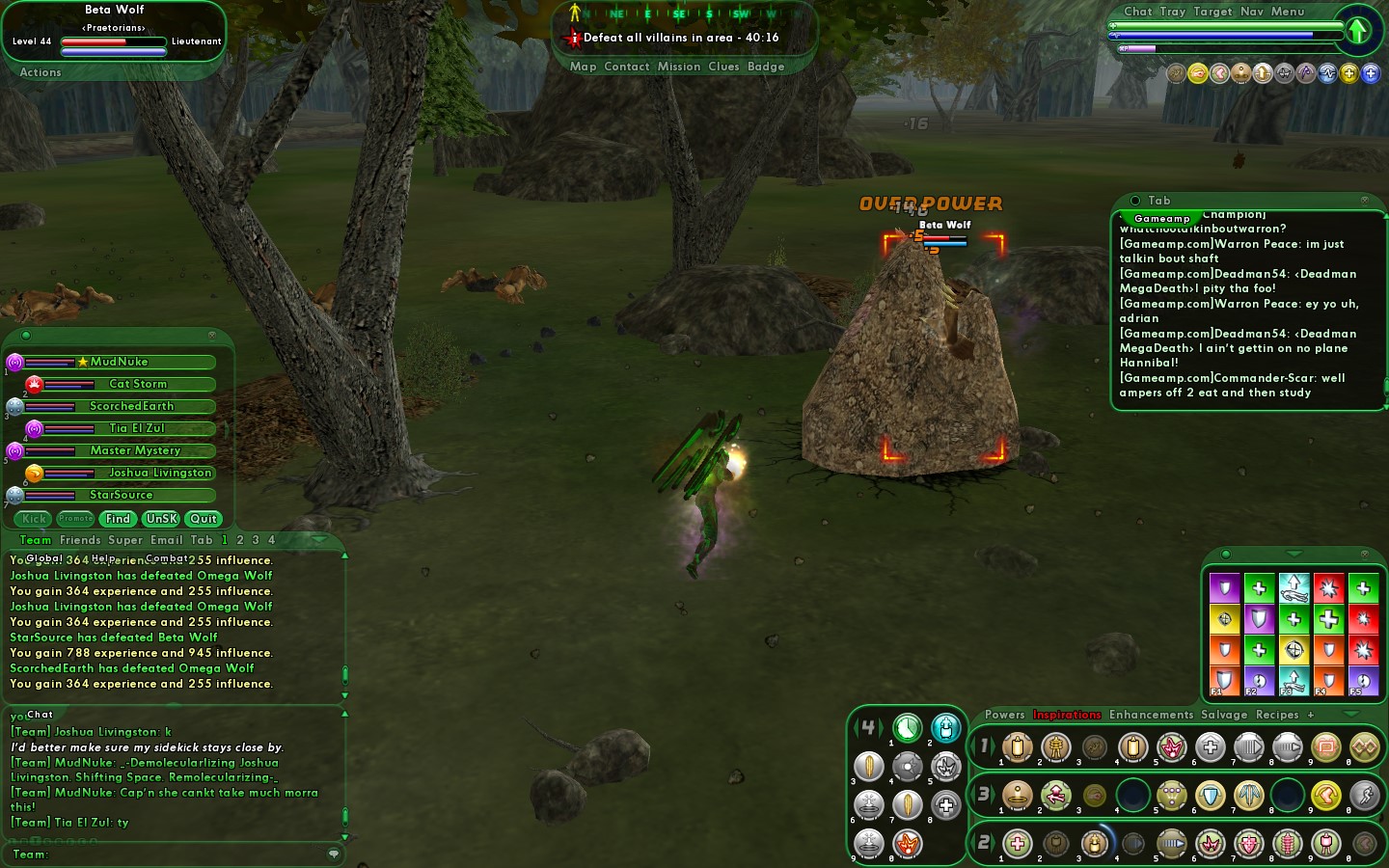Show the Mission panel

pos(679,67)
